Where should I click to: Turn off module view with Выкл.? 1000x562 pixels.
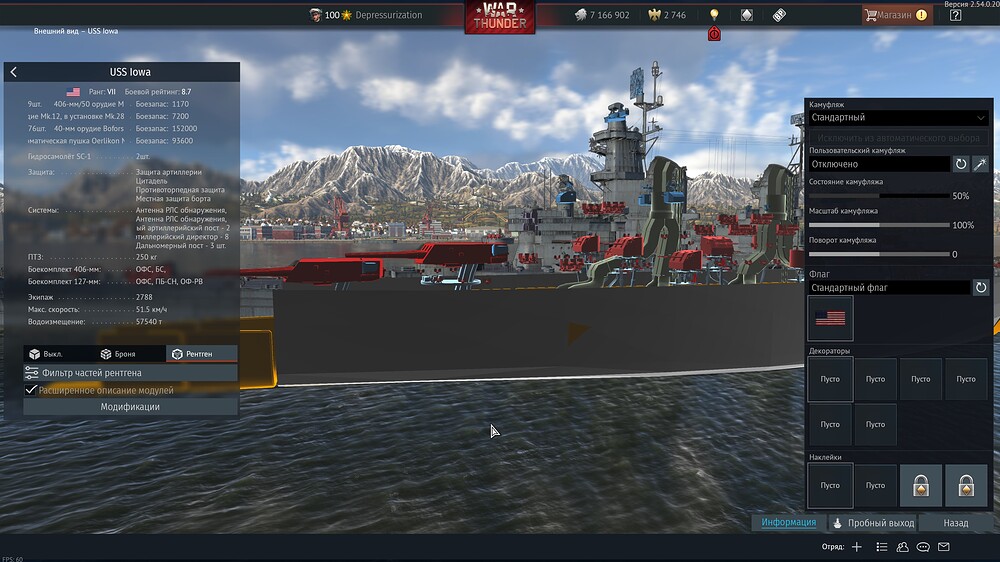46,354
